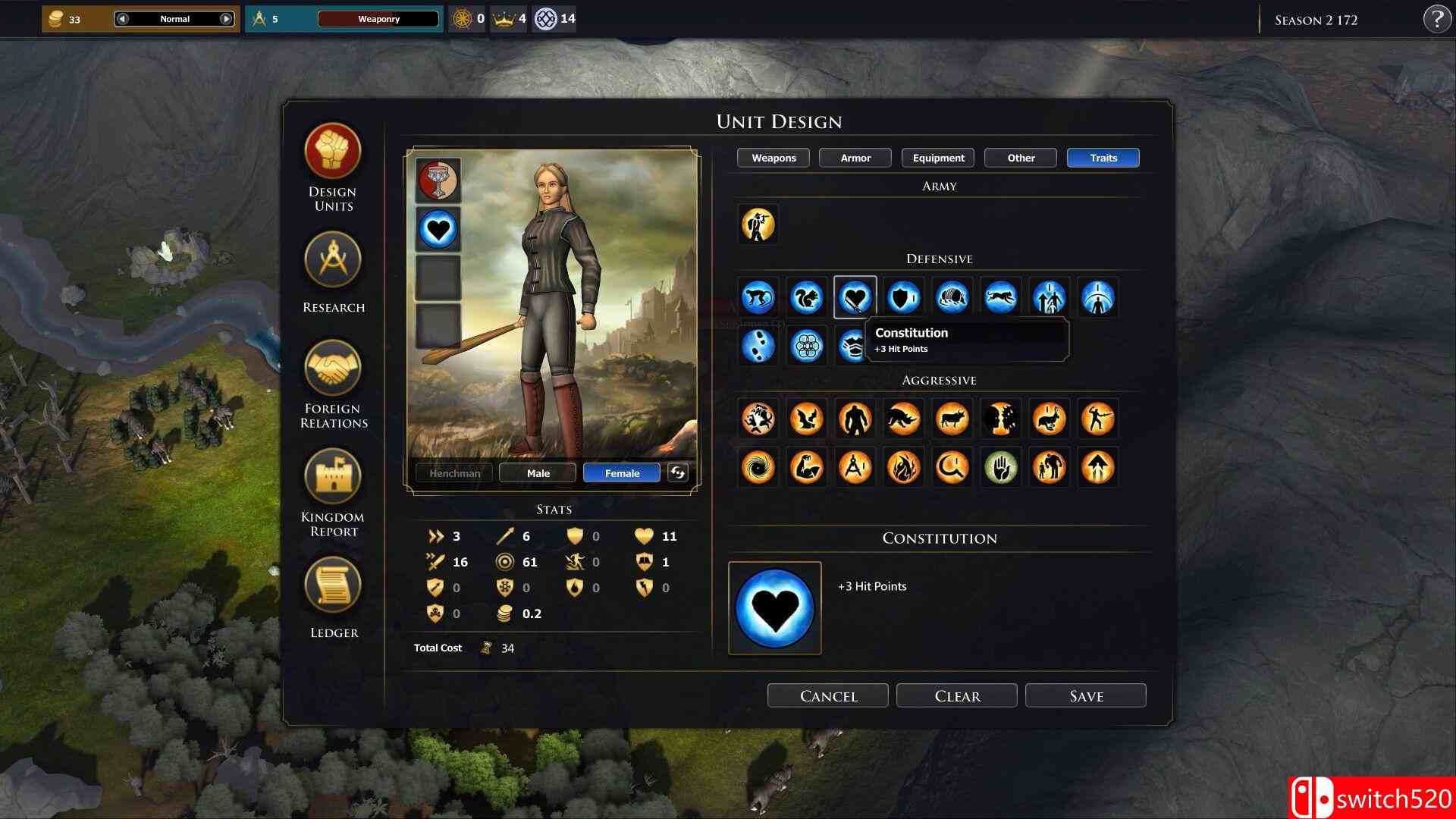Click the flame trait in Aggressive row
The image size is (1456, 819).
point(903,468)
